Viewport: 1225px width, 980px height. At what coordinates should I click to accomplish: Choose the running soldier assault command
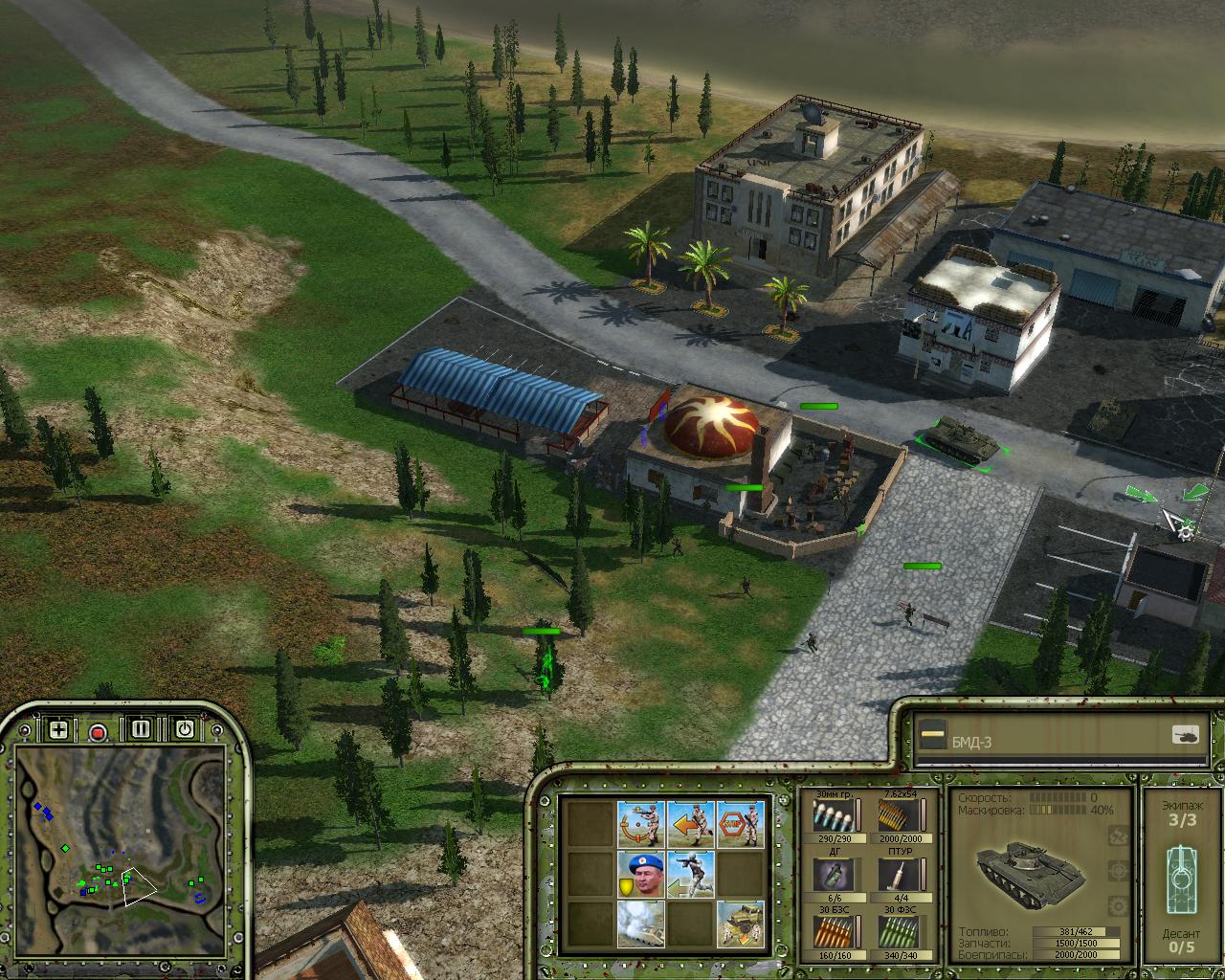click(691, 874)
